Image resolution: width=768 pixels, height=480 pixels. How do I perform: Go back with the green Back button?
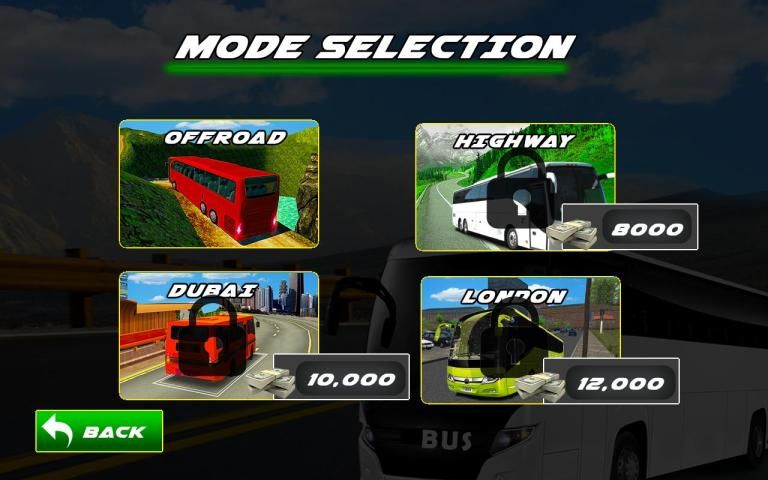pyautogui.click(x=99, y=432)
